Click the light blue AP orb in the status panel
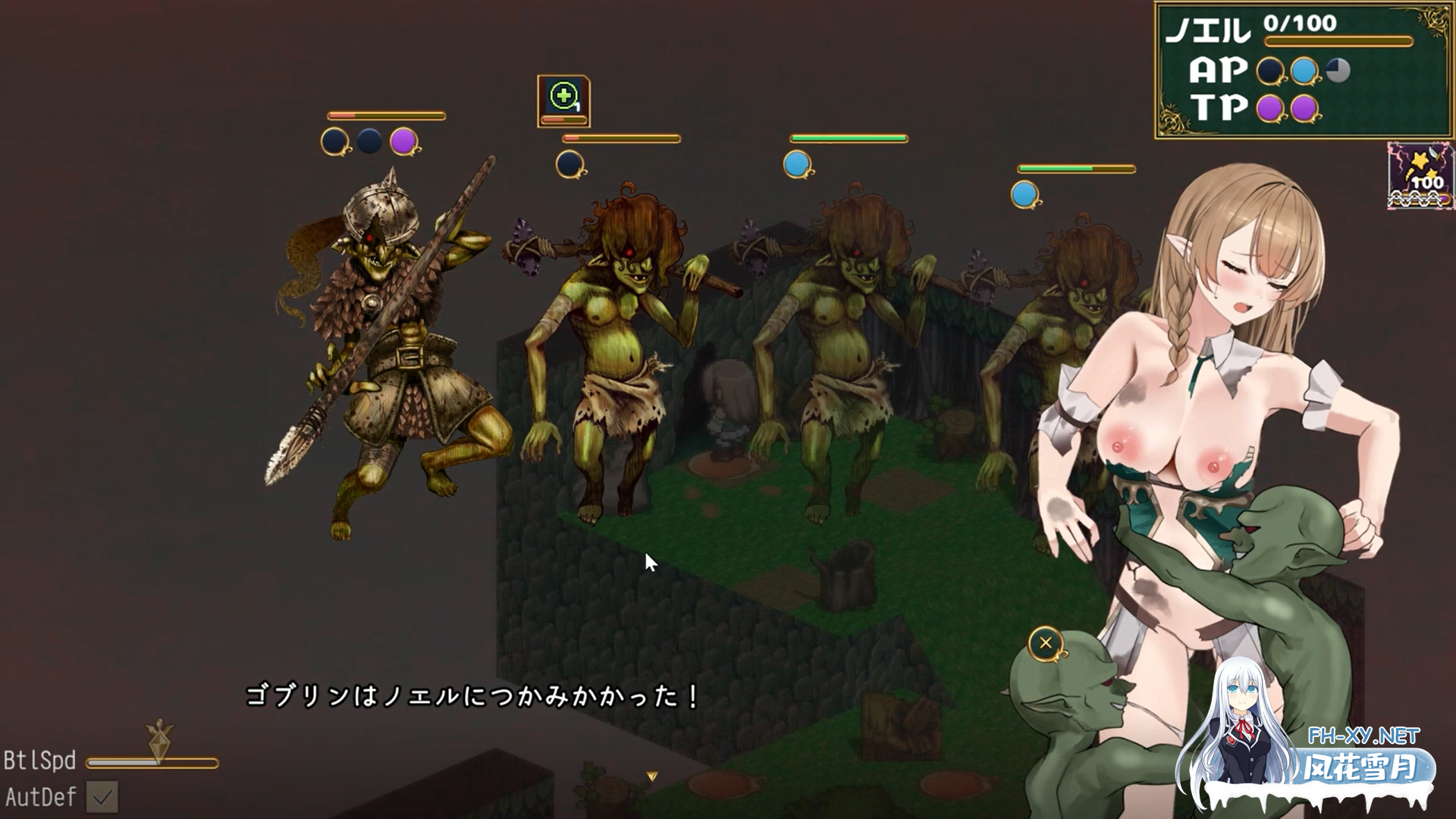The image size is (1456, 819). point(1304,70)
